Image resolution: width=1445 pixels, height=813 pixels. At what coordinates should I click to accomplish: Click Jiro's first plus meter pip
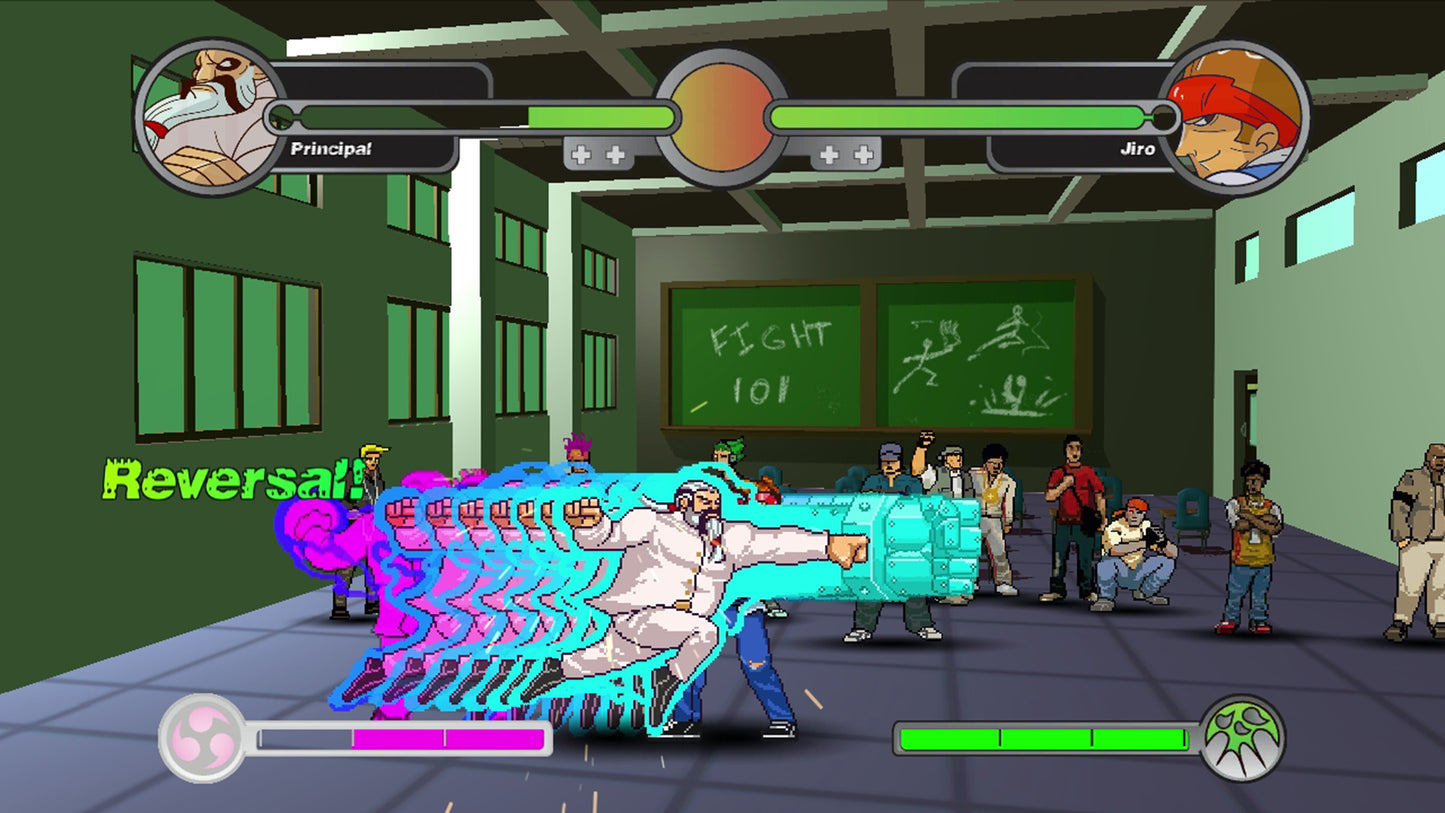point(827,154)
